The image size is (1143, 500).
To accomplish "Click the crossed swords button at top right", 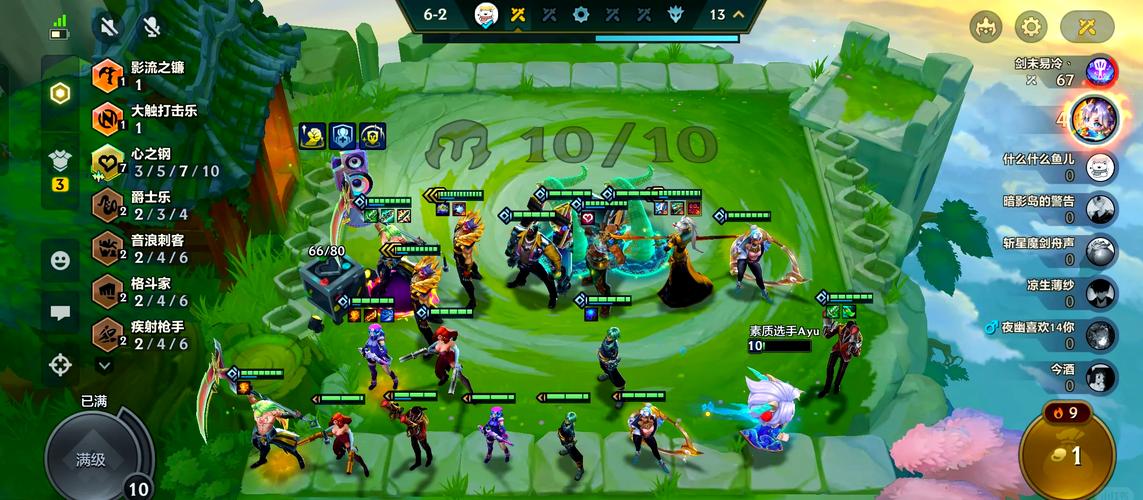I will coord(1087,27).
